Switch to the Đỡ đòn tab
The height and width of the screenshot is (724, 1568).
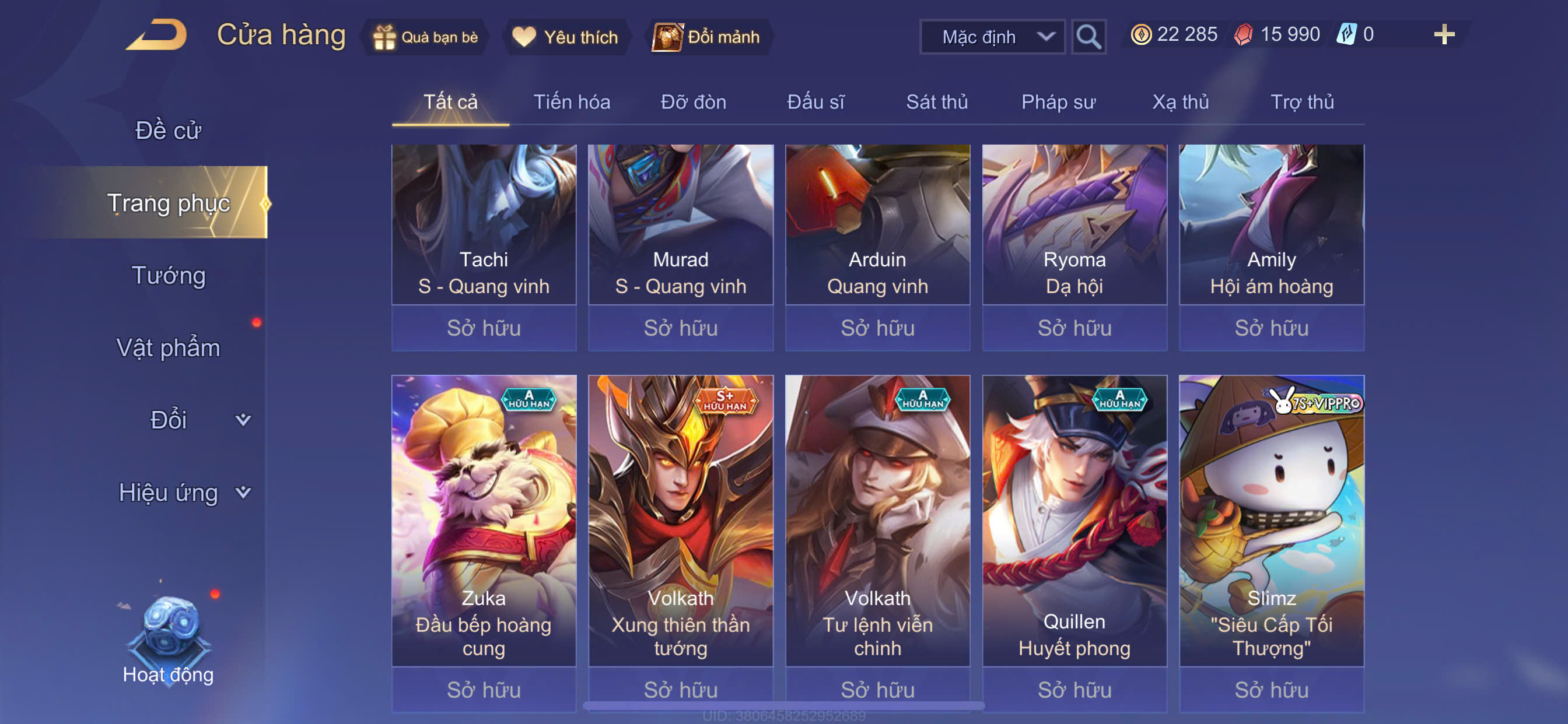click(x=694, y=101)
